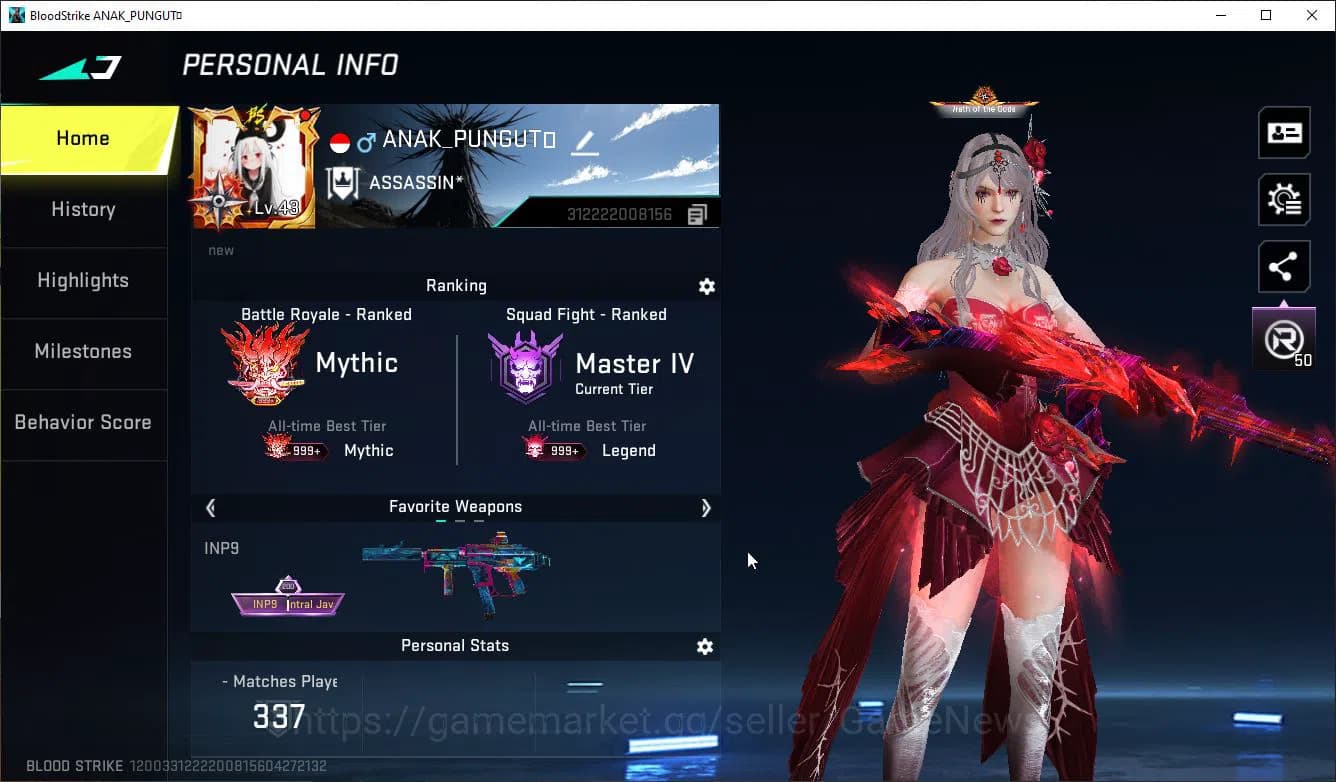The width and height of the screenshot is (1336, 782).
Task: Click the edit pencil next to ANAK_PUNGUT name
Action: pyautogui.click(x=583, y=142)
